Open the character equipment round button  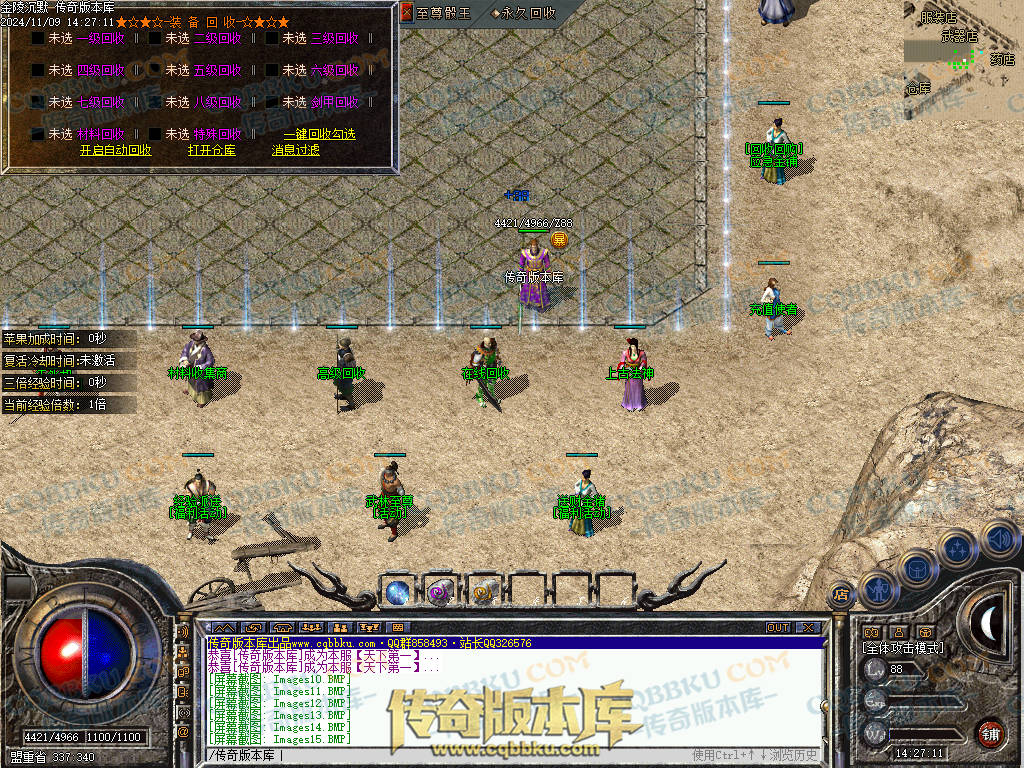pyautogui.click(x=877, y=589)
